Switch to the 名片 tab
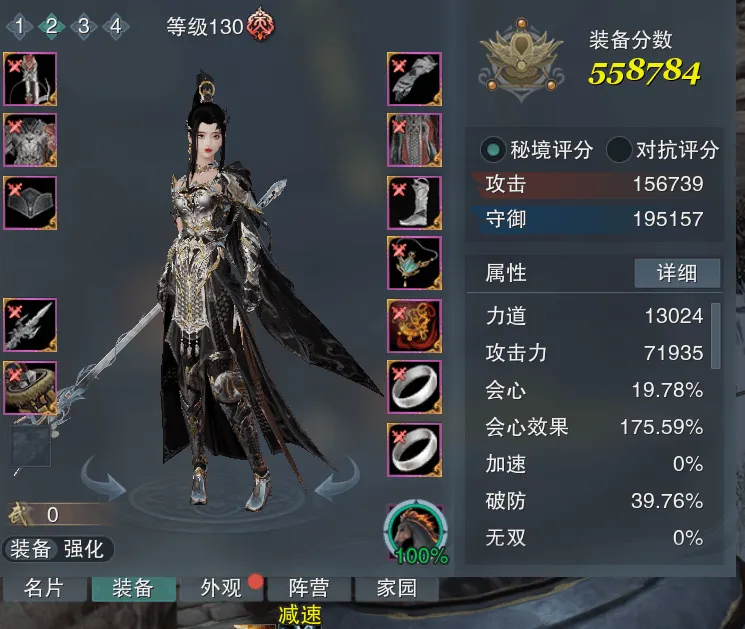 42,588
